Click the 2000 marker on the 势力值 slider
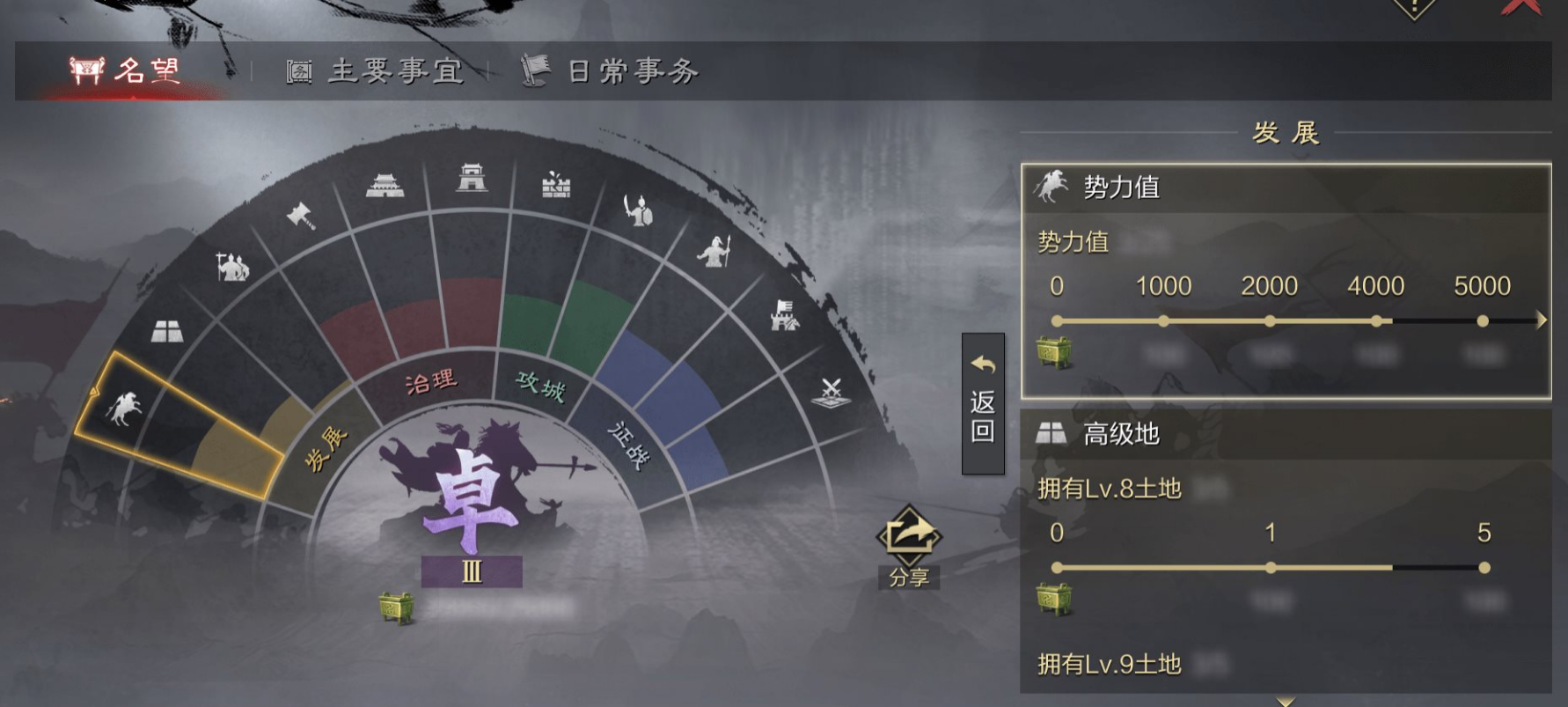The height and width of the screenshot is (707, 1568). [1270, 321]
